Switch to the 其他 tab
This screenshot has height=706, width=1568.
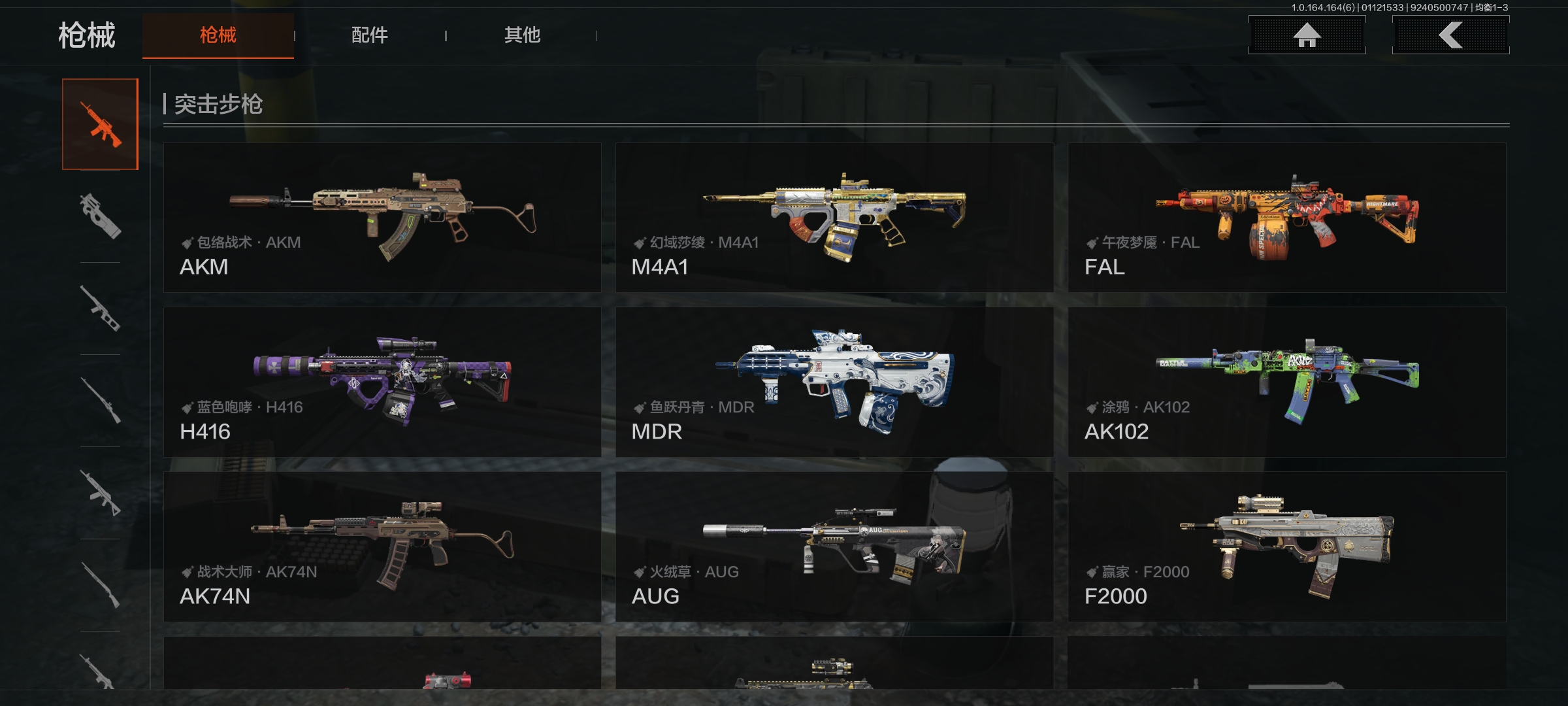click(522, 35)
